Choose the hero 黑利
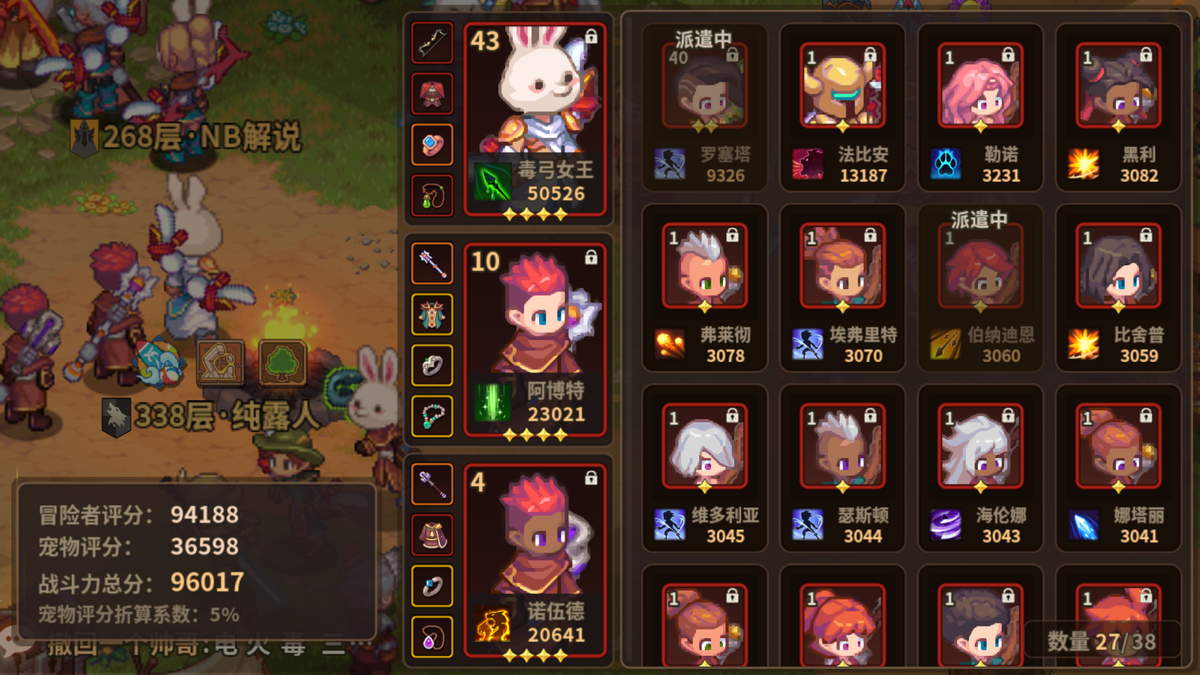 tap(1118, 88)
